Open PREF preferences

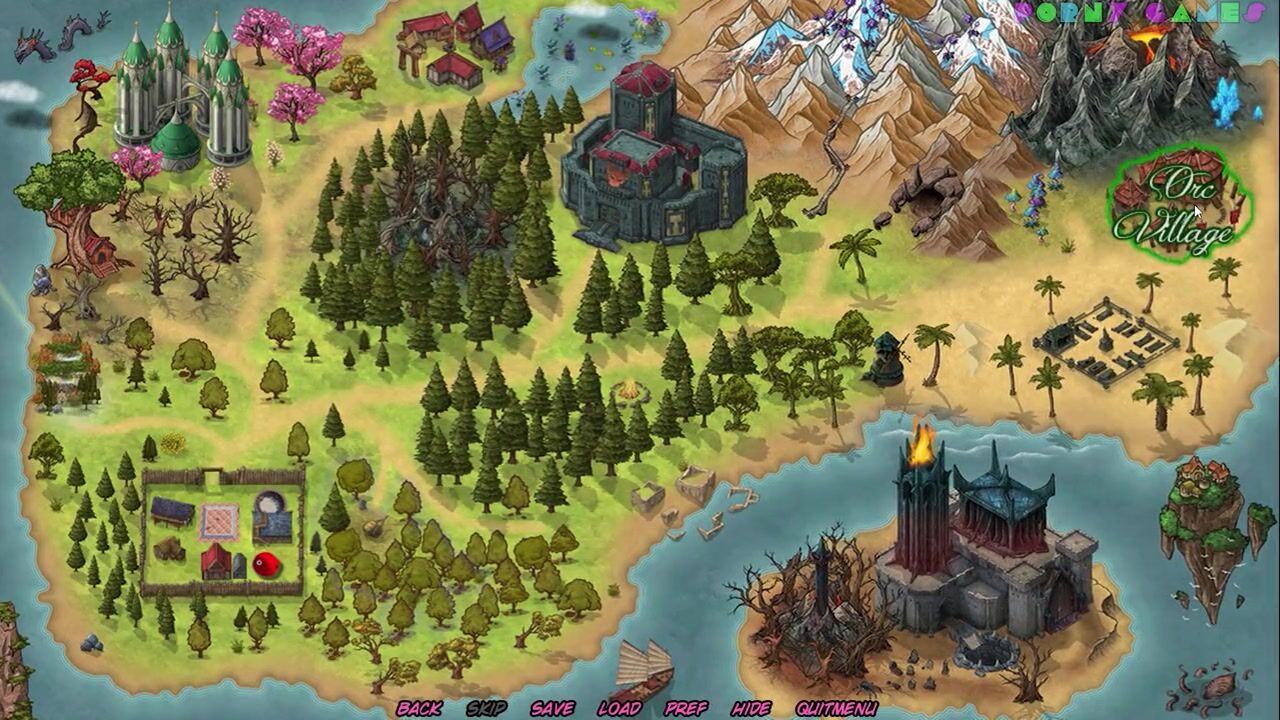(x=686, y=708)
